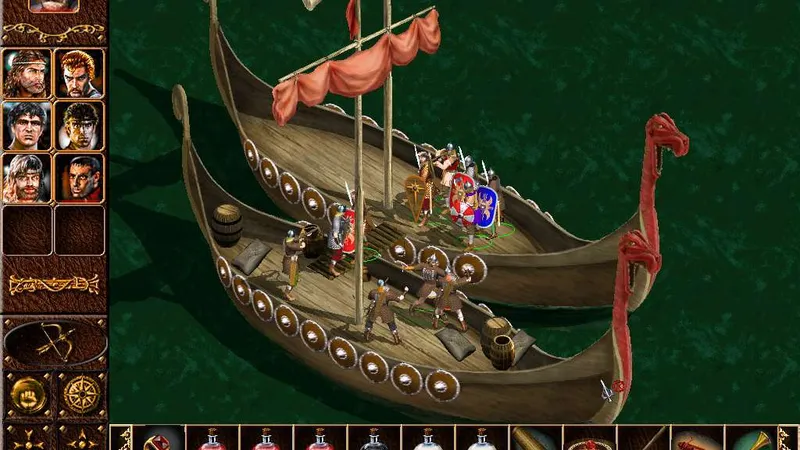Use the green horn item
This screenshot has width=800, height=450.
click(x=750, y=438)
